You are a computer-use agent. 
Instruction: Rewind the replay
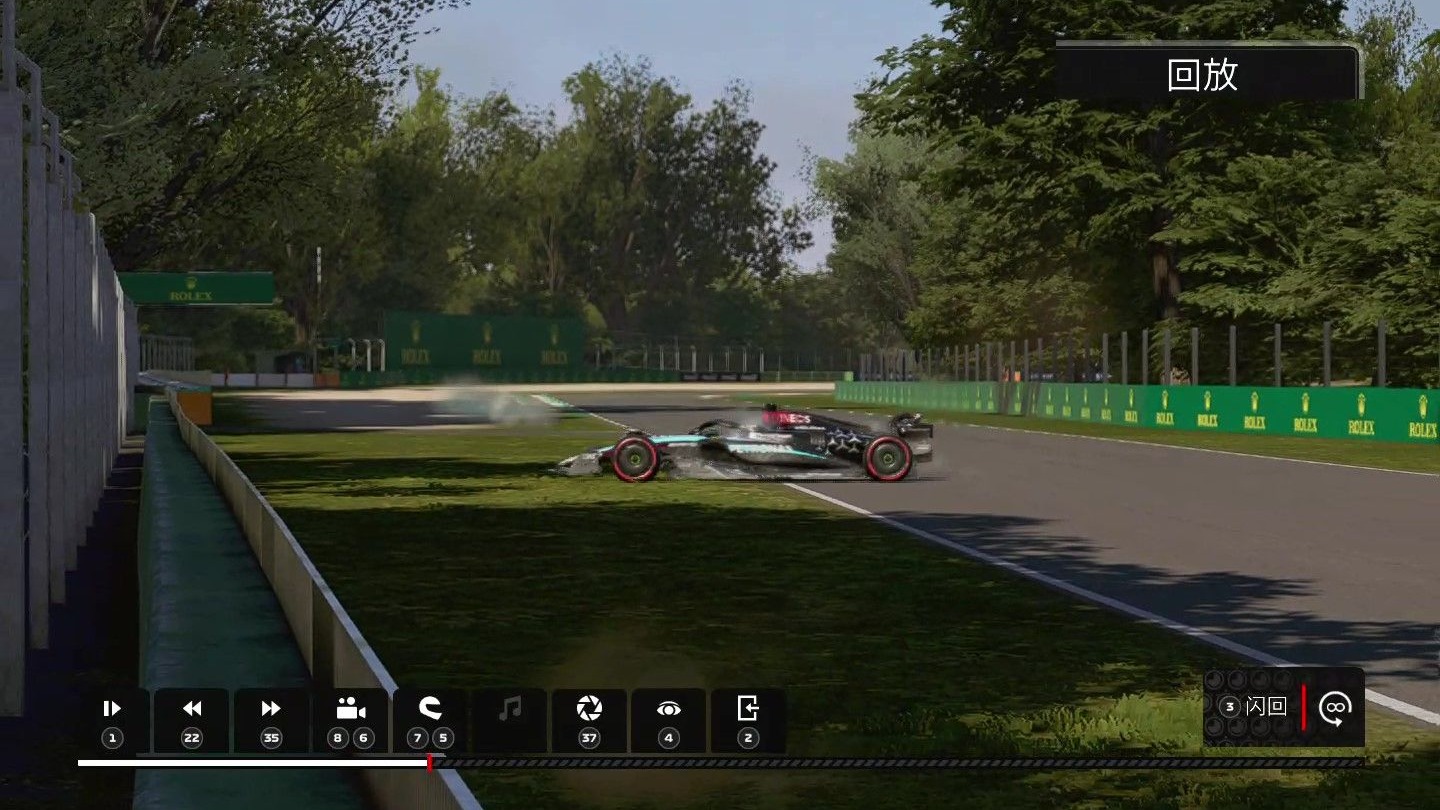pos(191,720)
